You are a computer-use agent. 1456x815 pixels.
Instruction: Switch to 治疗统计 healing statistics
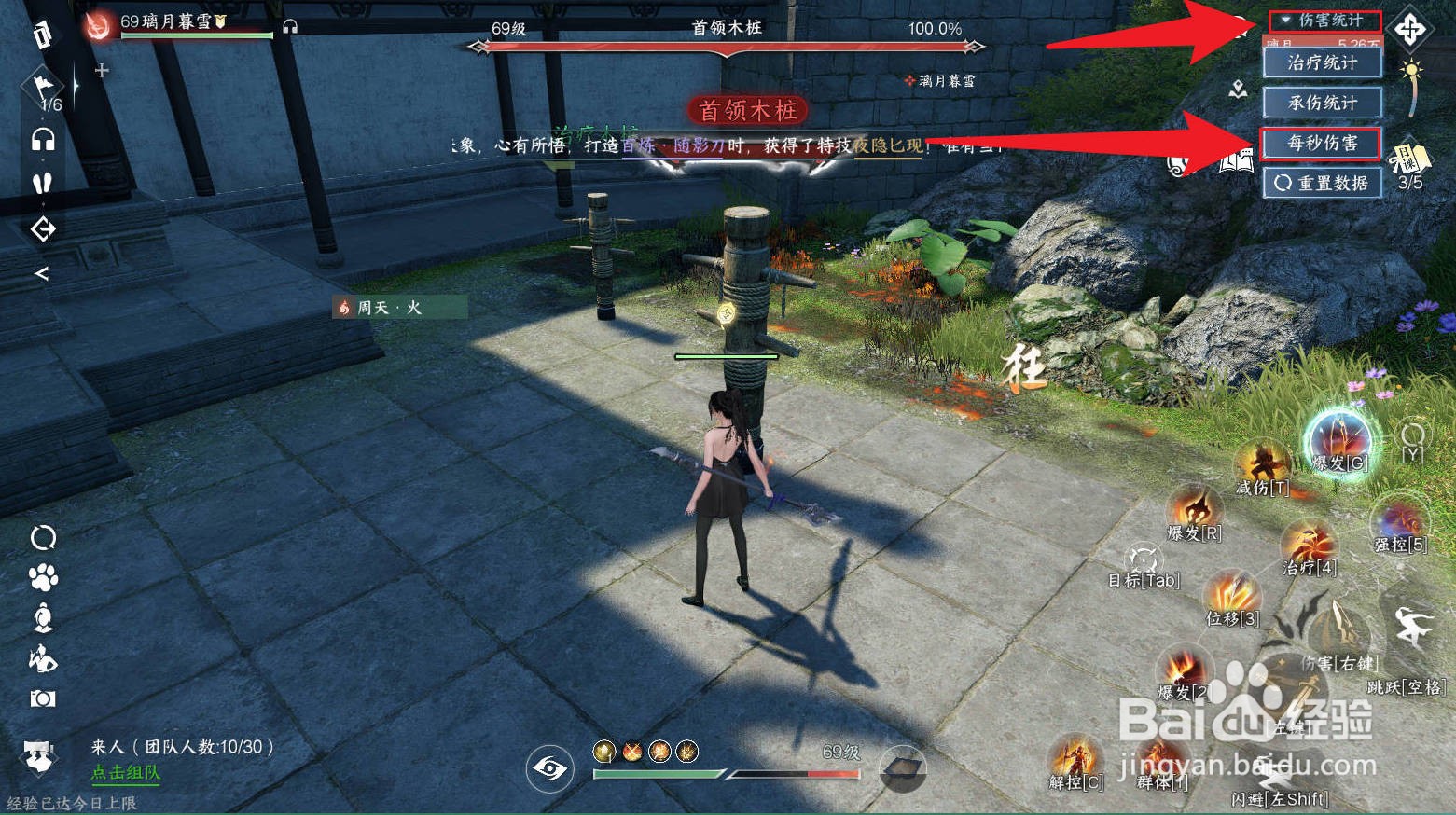1321,62
